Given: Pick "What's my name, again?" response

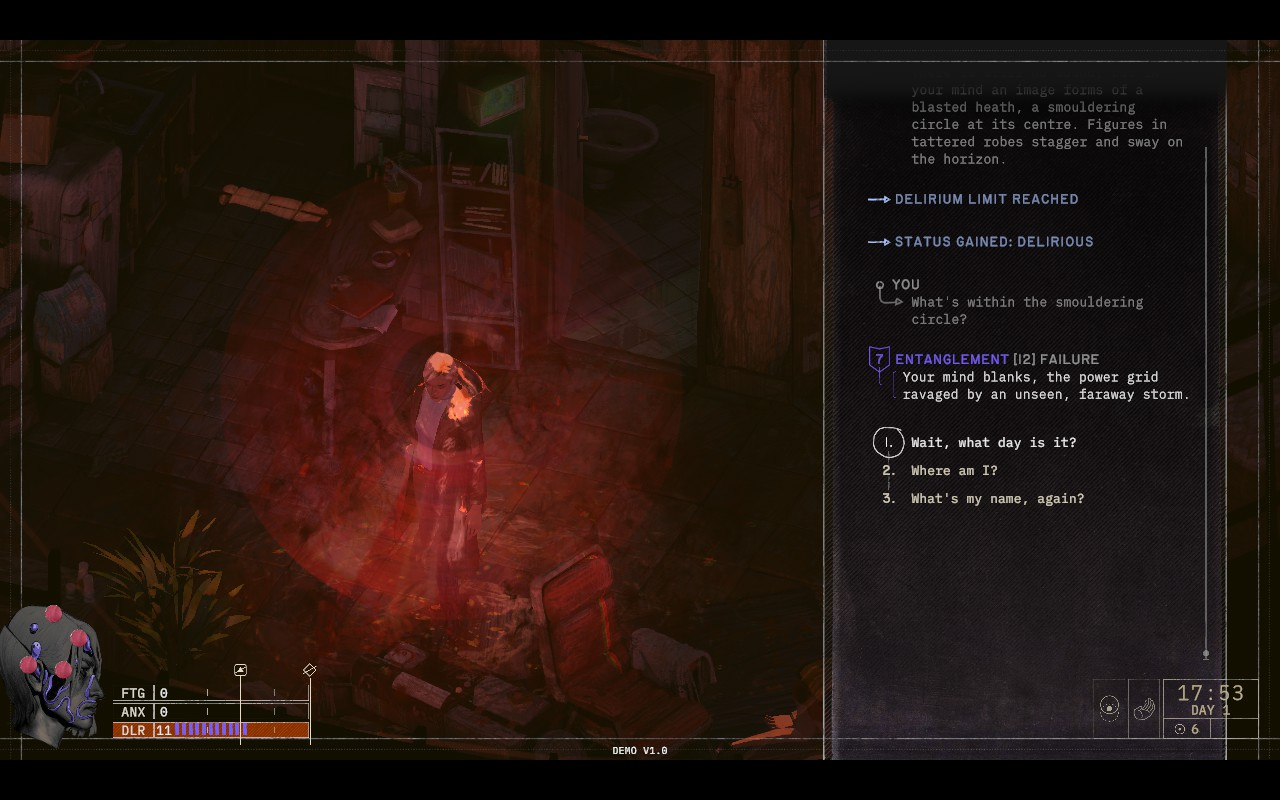Looking at the screenshot, I should coord(996,498).
